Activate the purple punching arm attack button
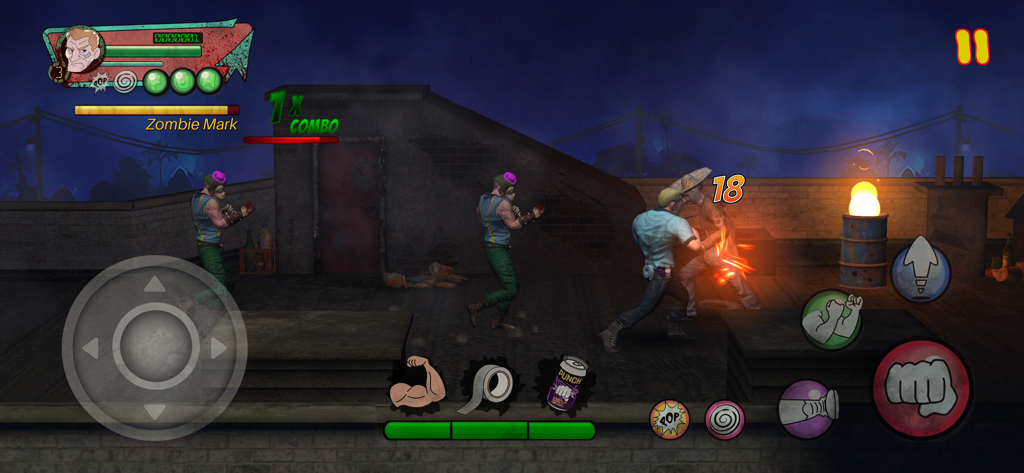The width and height of the screenshot is (1024, 473). tap(809, 408)
